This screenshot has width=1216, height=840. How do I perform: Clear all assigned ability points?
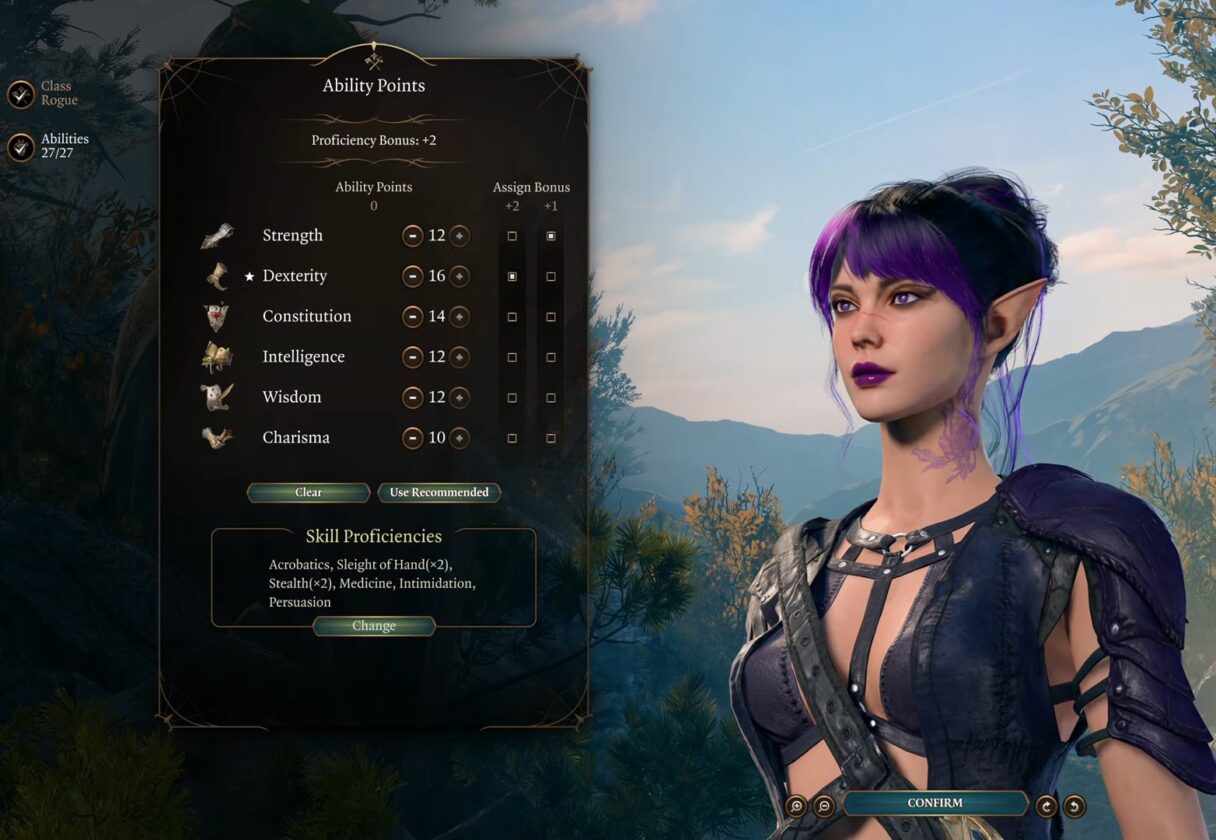point(308,492)
